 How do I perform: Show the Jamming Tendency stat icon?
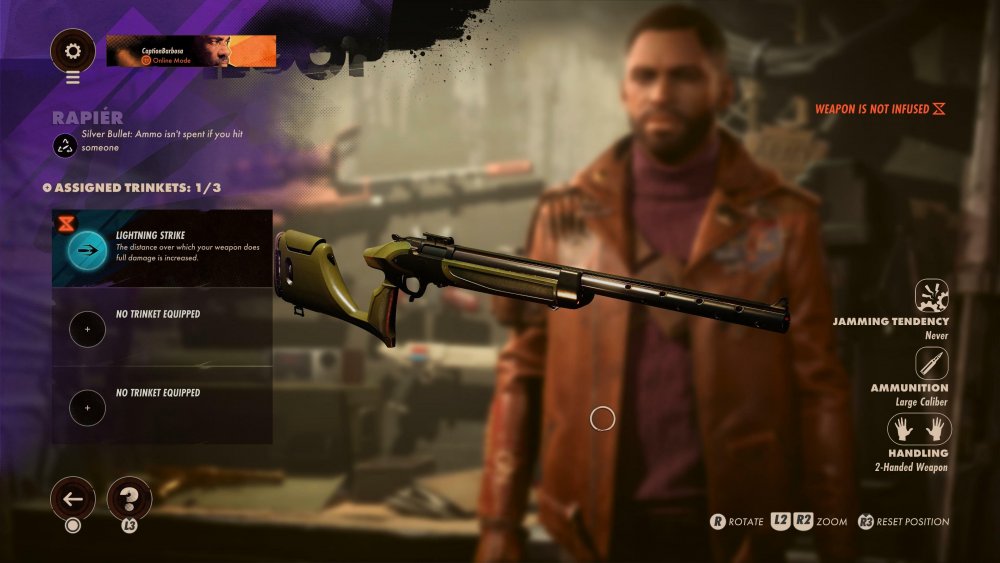[931, 296]
